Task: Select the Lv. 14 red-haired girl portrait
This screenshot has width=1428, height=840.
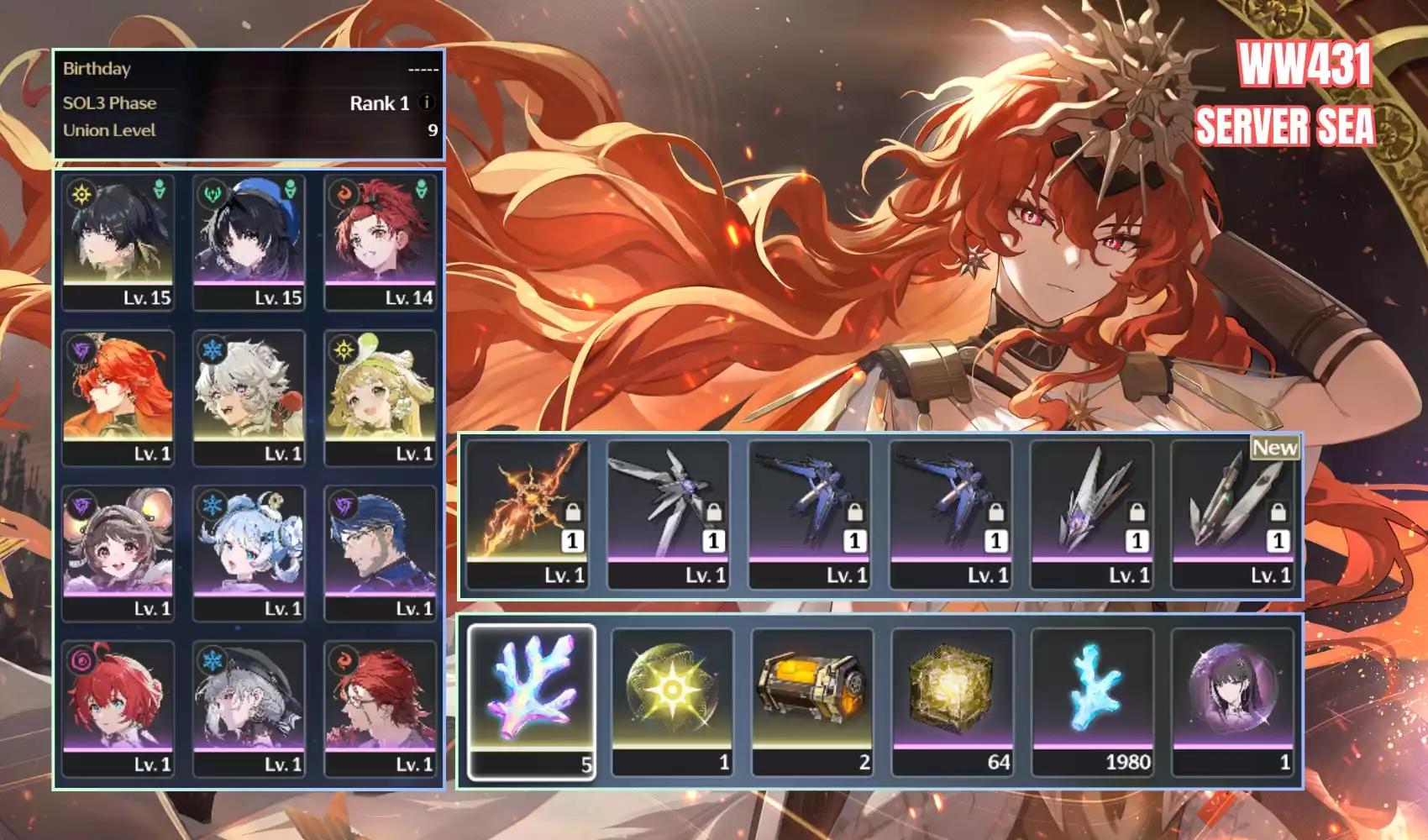Action: (381, 242)
